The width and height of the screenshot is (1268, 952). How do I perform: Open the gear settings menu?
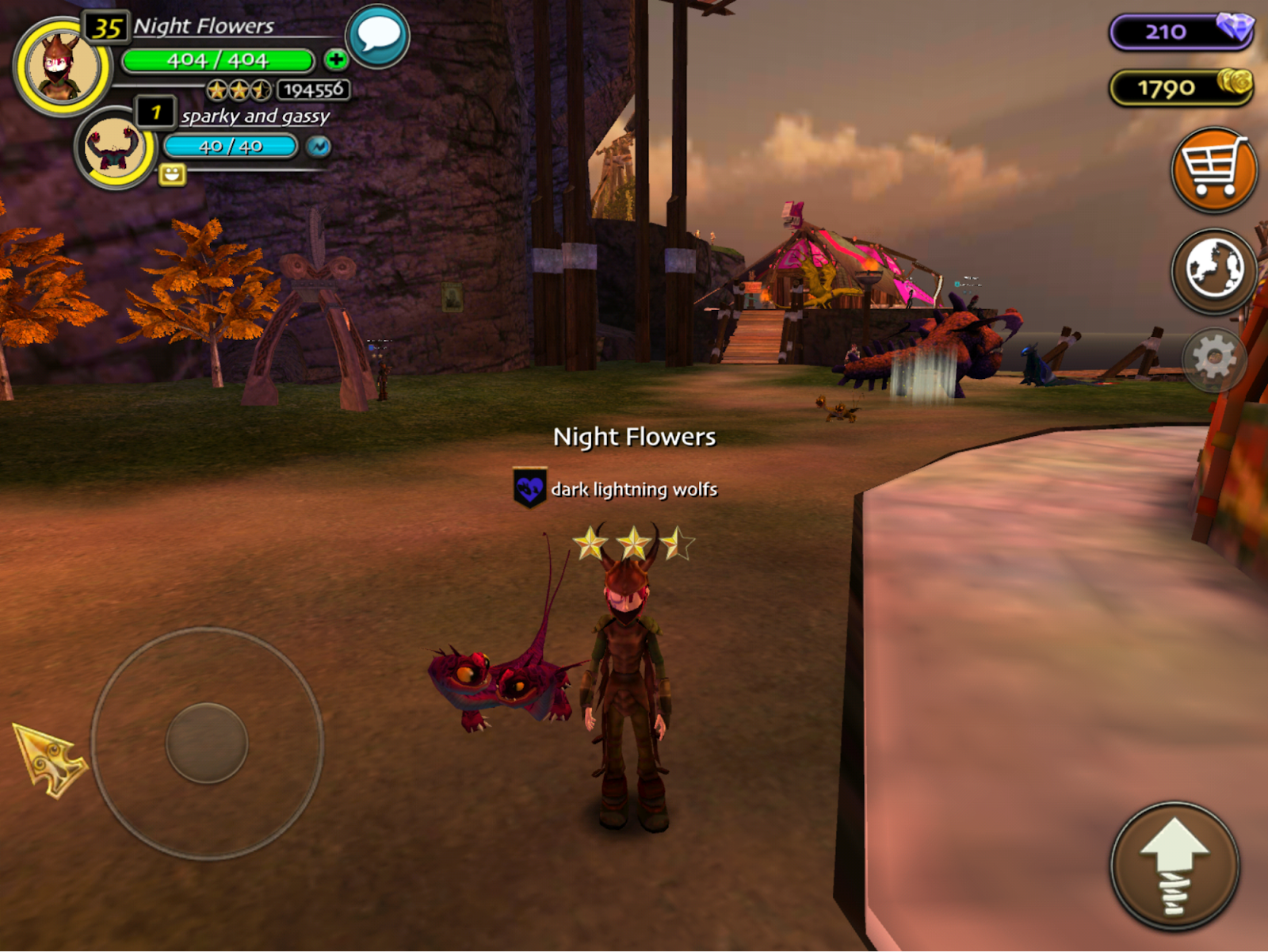click(1213, 359)
